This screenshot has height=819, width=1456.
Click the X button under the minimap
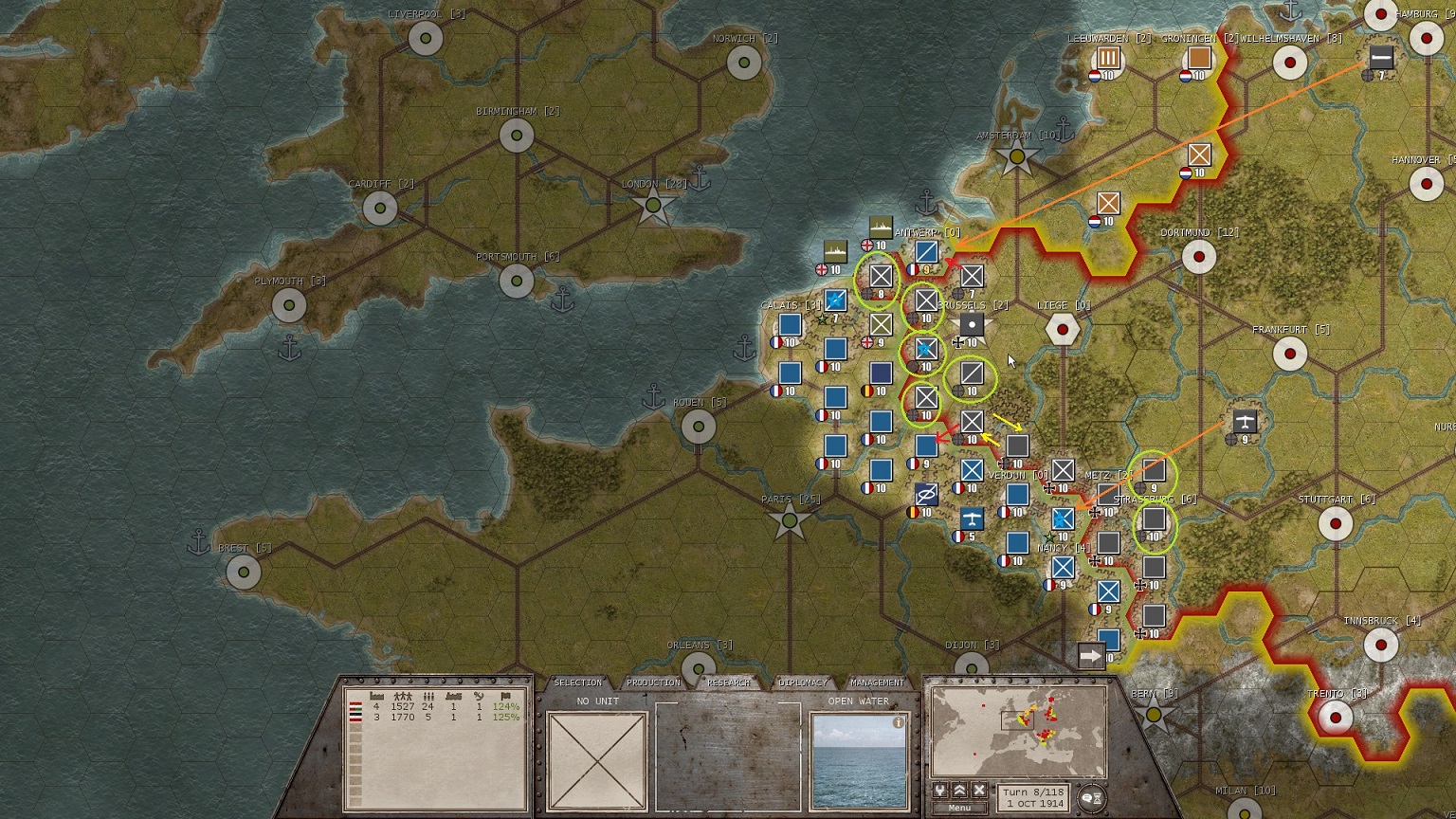[x=979, y=791]
